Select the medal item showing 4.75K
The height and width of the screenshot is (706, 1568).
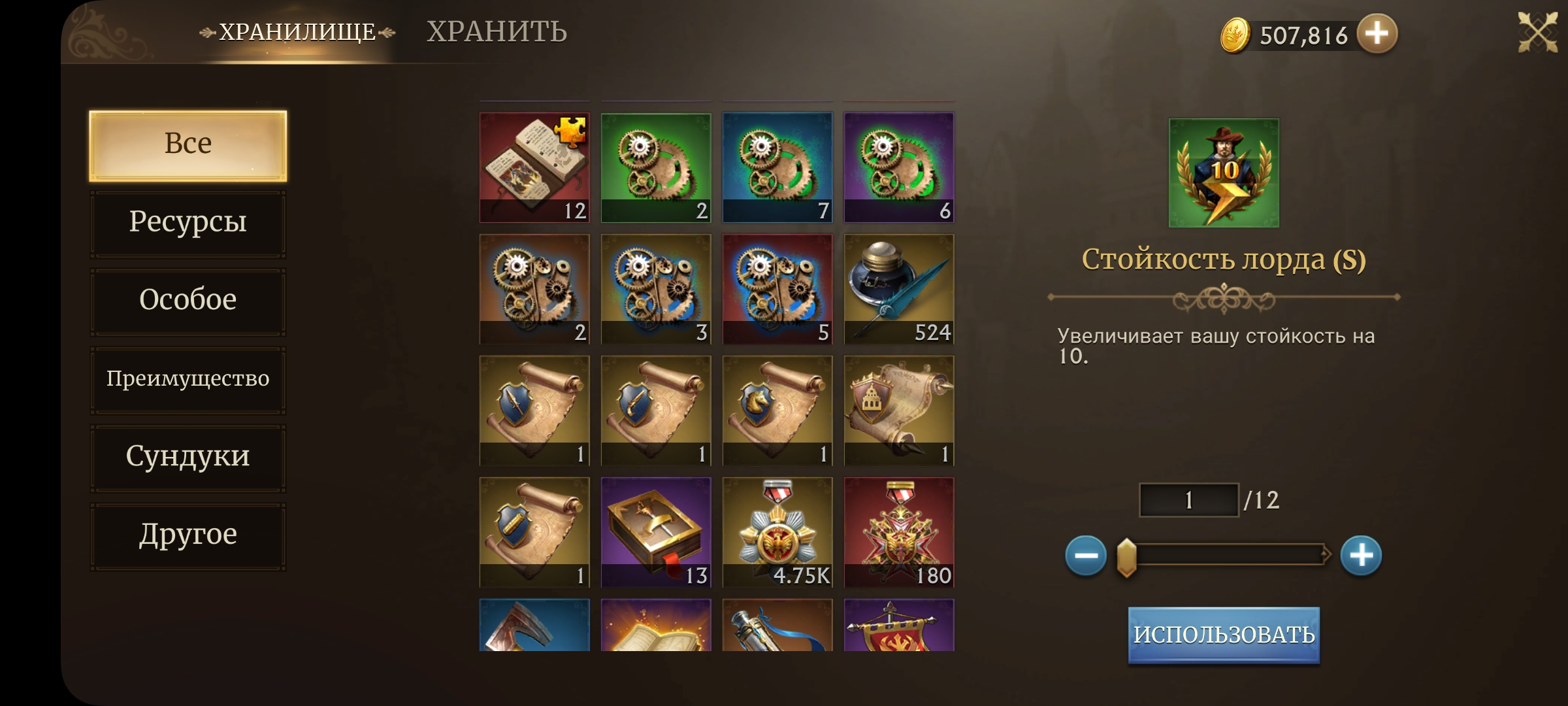[x=777, y=532]
